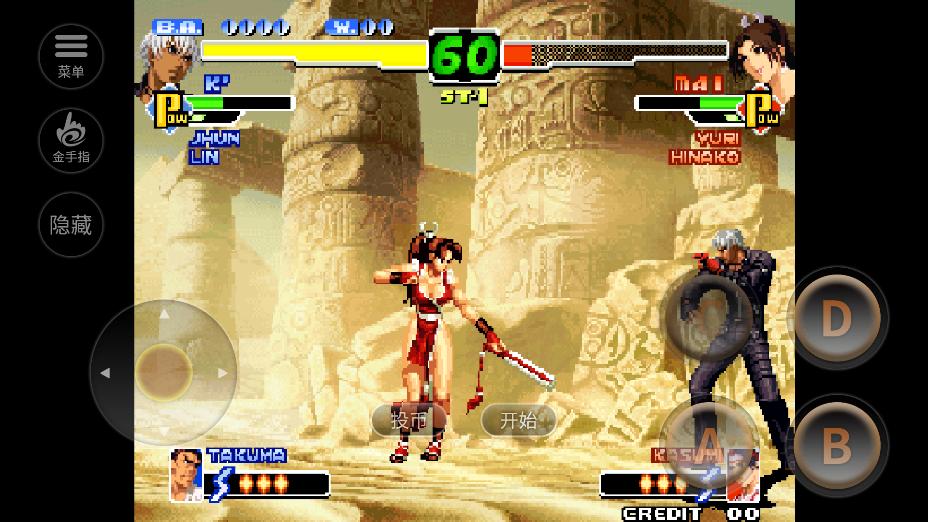Tap the virtual D attack button
928x522 pixels.
click(836, 319)
